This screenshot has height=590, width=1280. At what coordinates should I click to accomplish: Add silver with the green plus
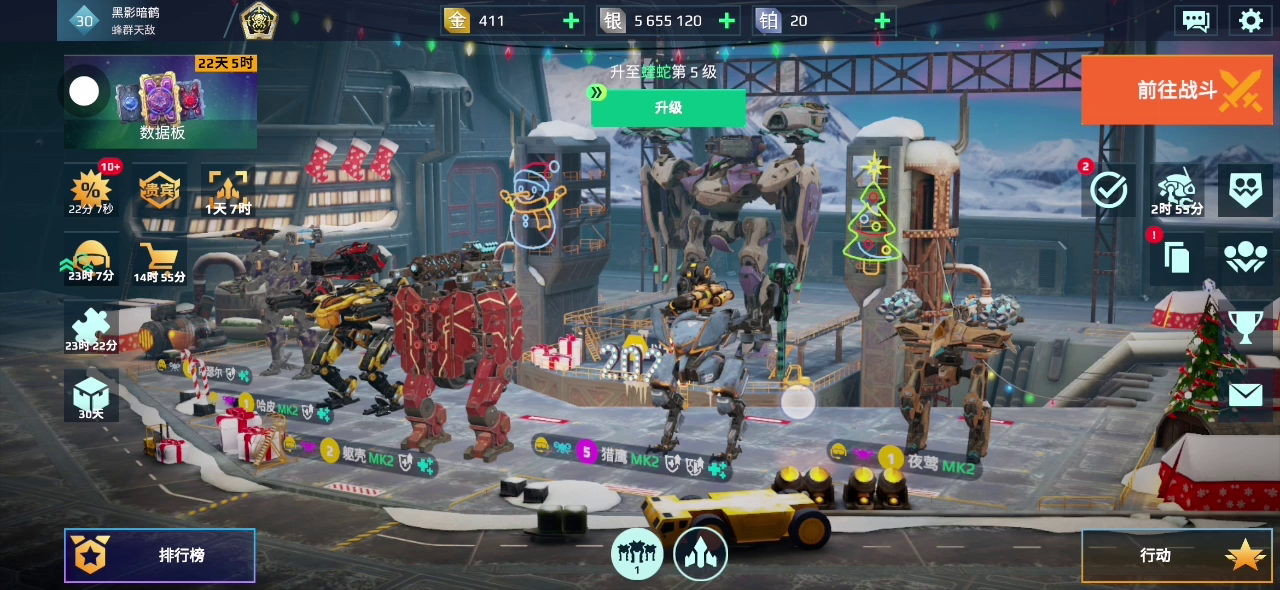(x=727, y=20)
